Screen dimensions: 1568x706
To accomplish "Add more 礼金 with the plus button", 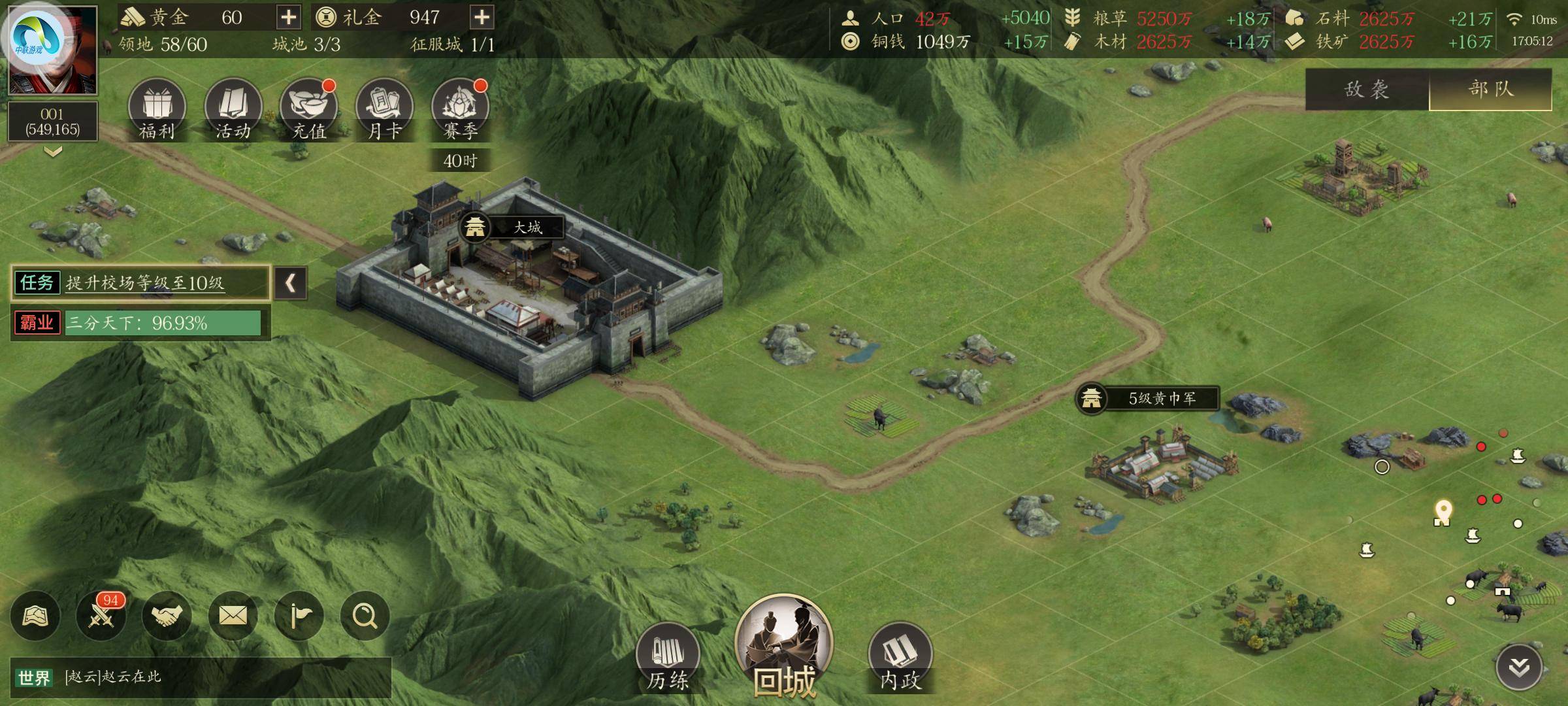I will pyautogui.click(x=482, y=17).
